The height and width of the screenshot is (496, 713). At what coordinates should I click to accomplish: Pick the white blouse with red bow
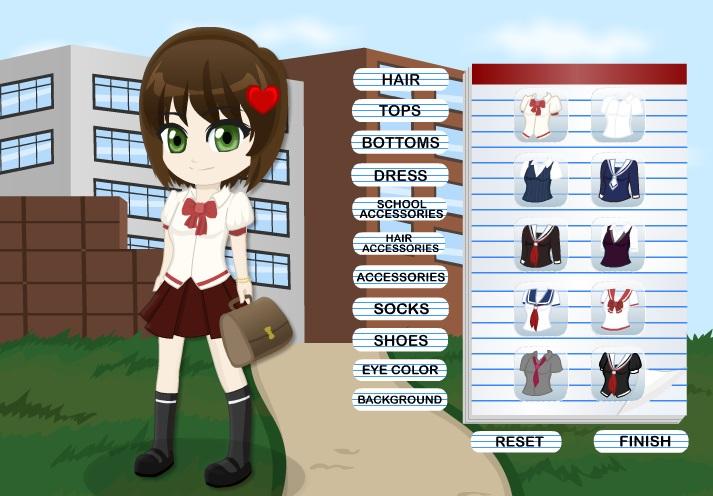tap(541, 115)
